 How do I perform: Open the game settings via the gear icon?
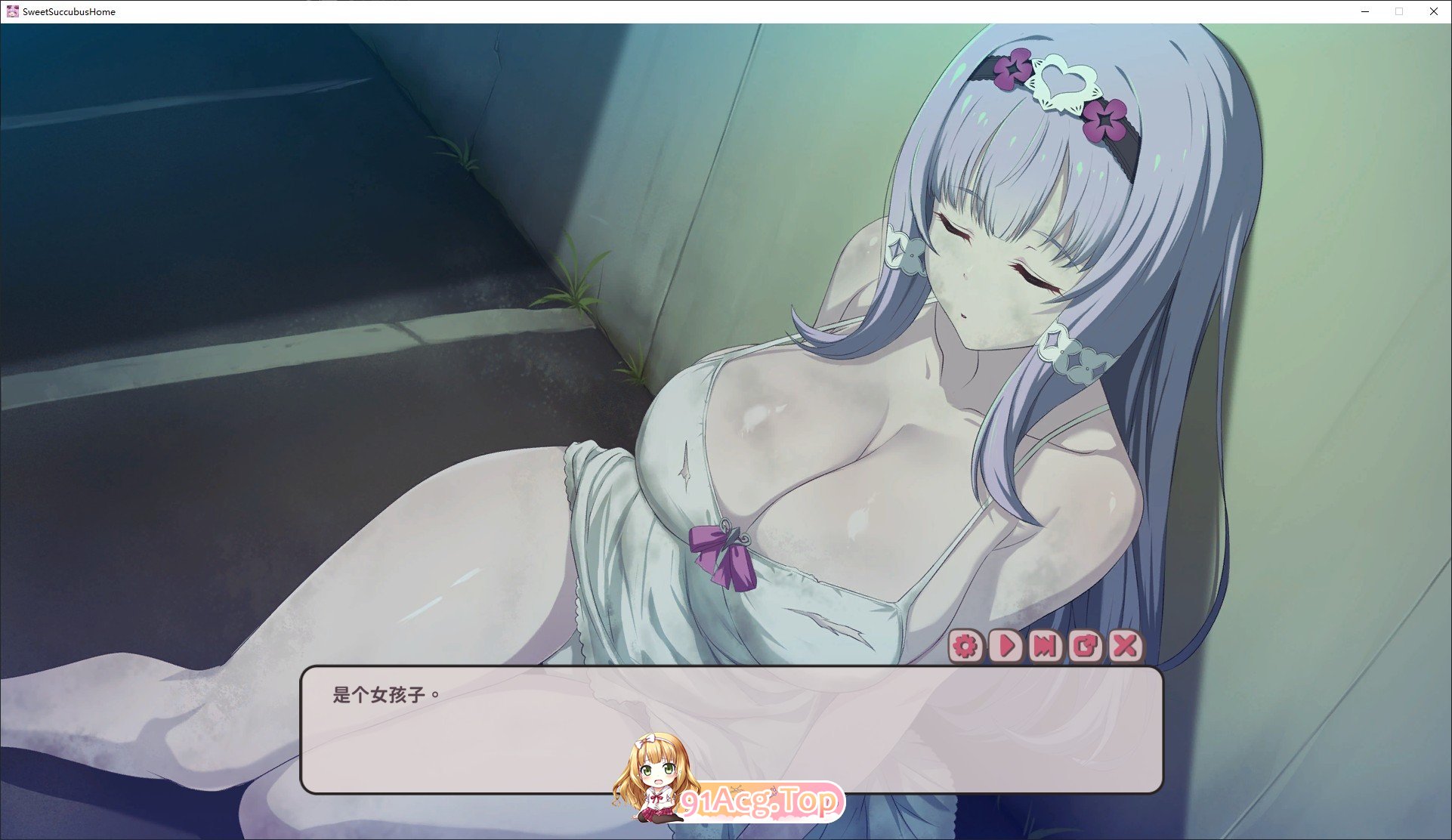coord(964,647)
